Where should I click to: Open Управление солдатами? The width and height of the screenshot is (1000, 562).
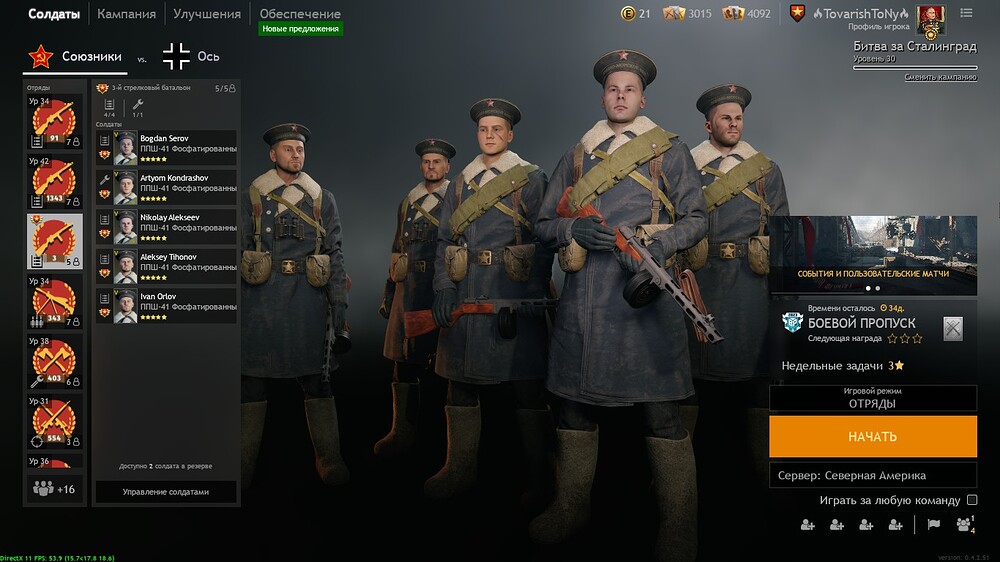(166, 492)
